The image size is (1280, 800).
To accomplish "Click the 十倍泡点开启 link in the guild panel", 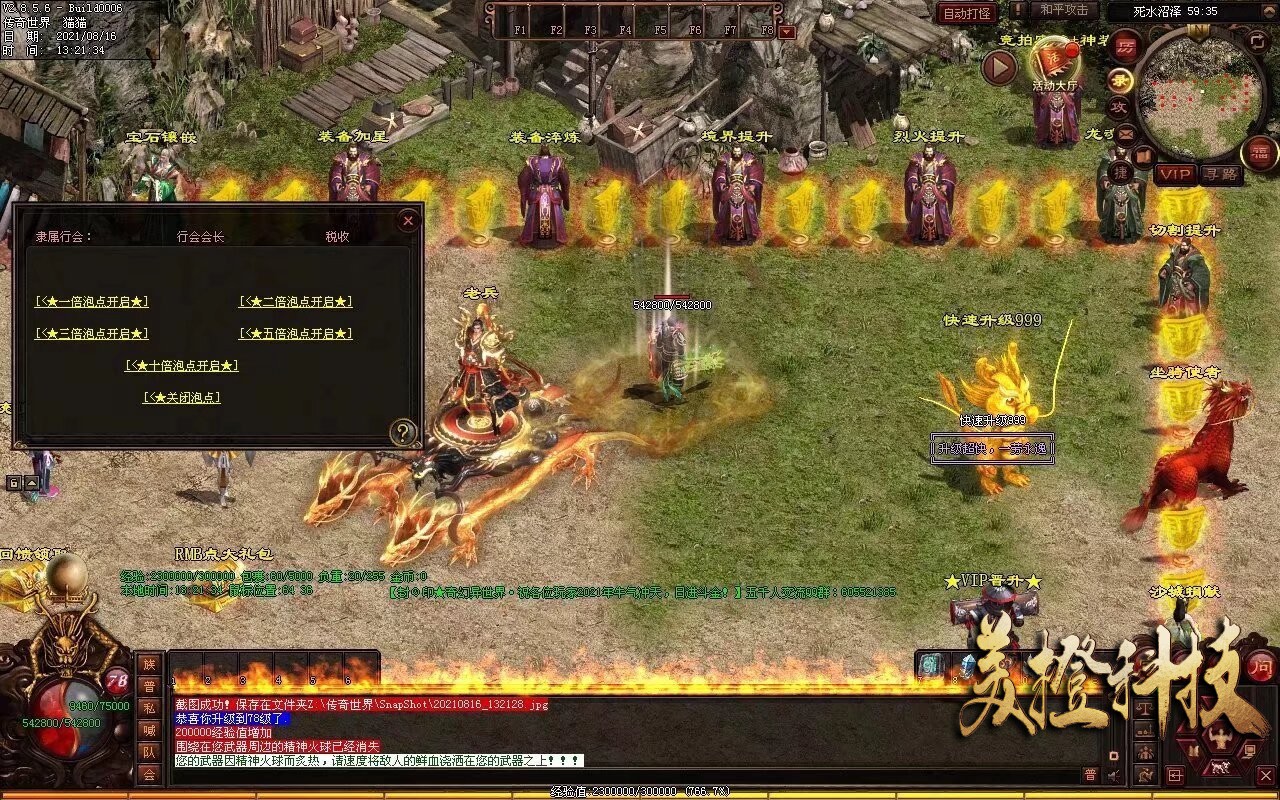I will click(181, 365).
